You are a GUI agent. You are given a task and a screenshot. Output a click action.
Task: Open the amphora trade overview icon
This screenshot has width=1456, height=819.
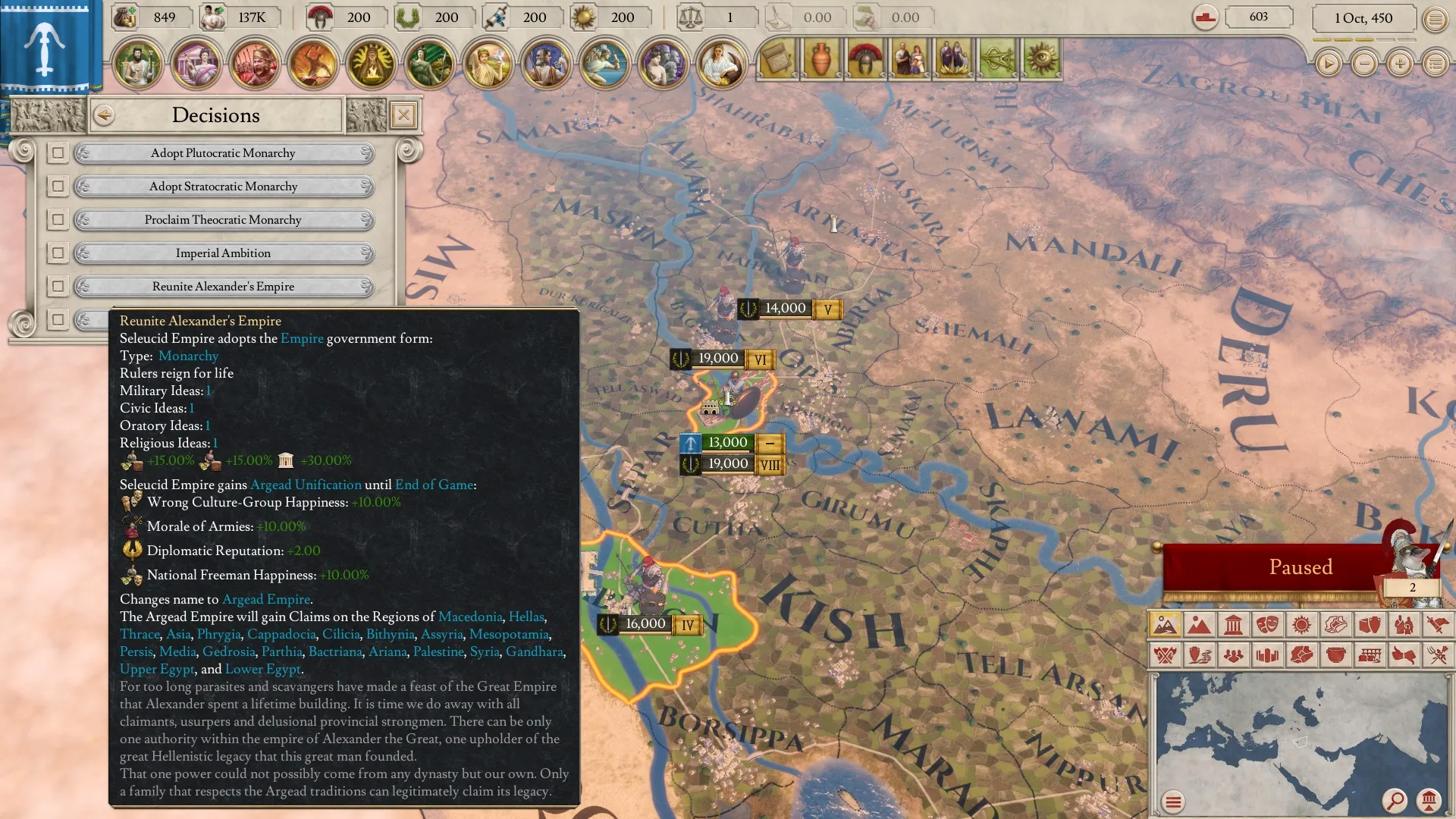821,59
